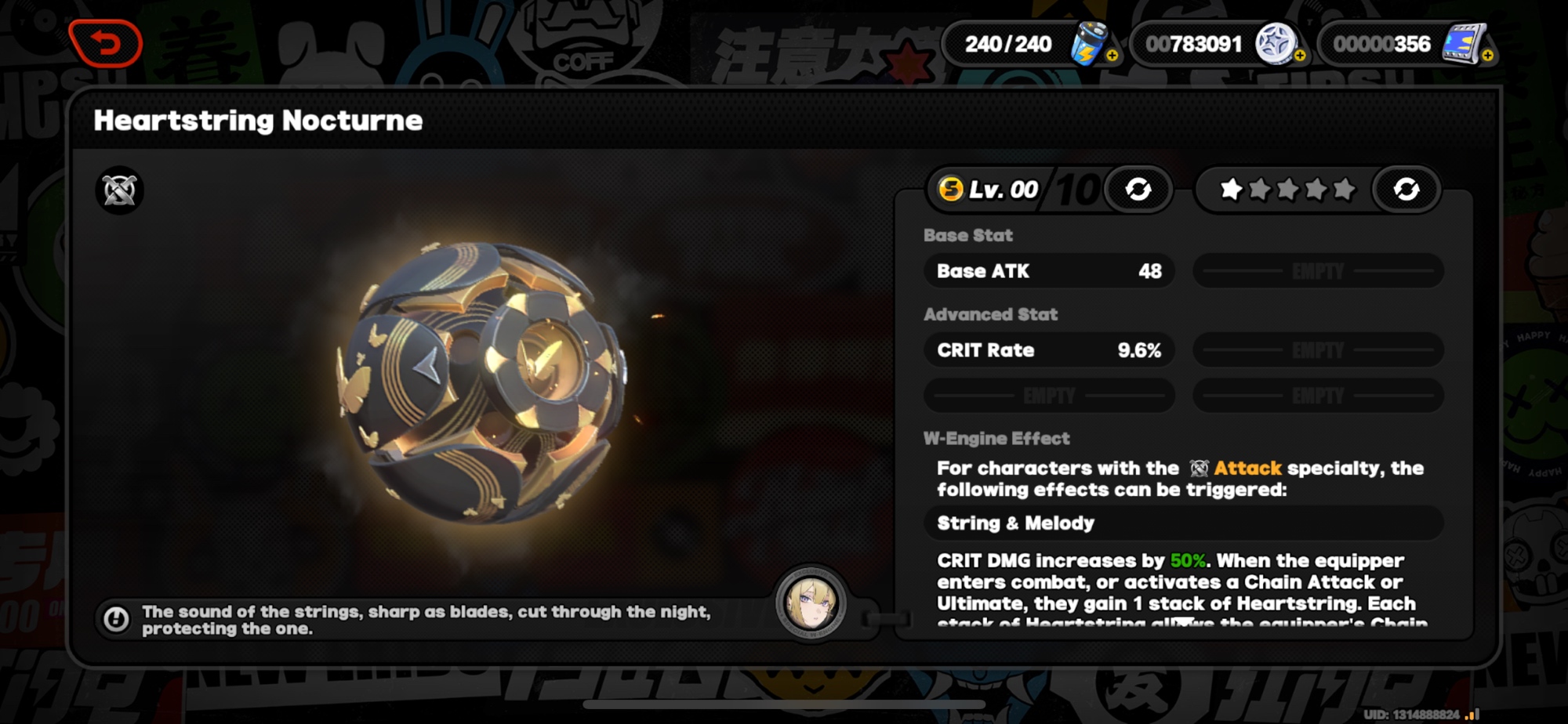The width and height of the screenshot is (1568, 724).
Task: Add more battery charge energy
Action: (x=1112, y=56)
